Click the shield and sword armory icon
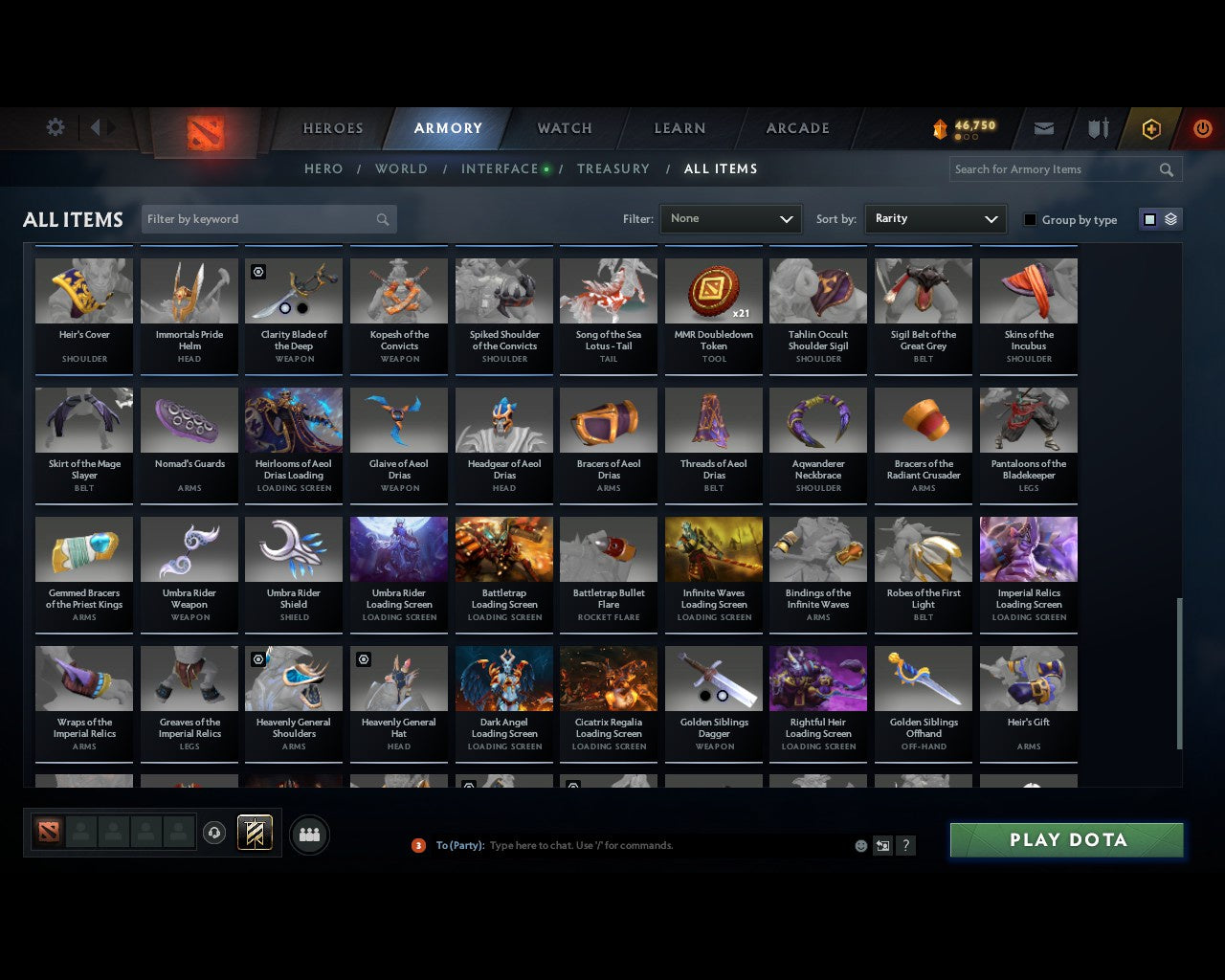This screenshot has width=1225, height=980. pyautogui.click(x=1097, y=128)
